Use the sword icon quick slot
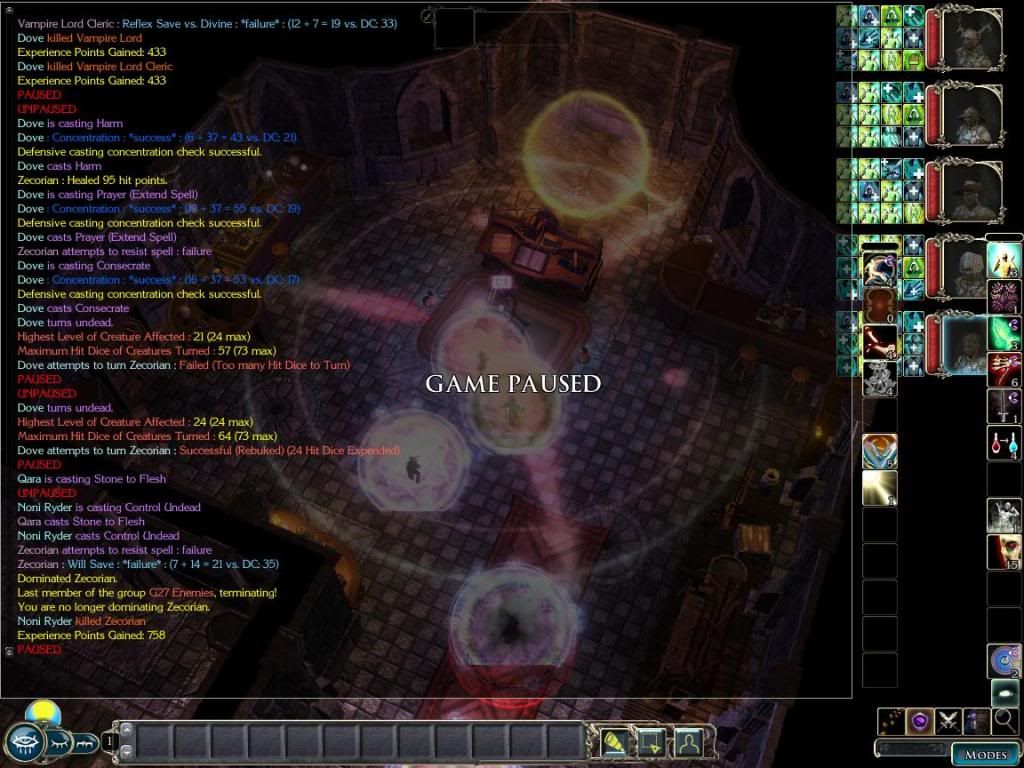1024x768 pixels. 1004,405
